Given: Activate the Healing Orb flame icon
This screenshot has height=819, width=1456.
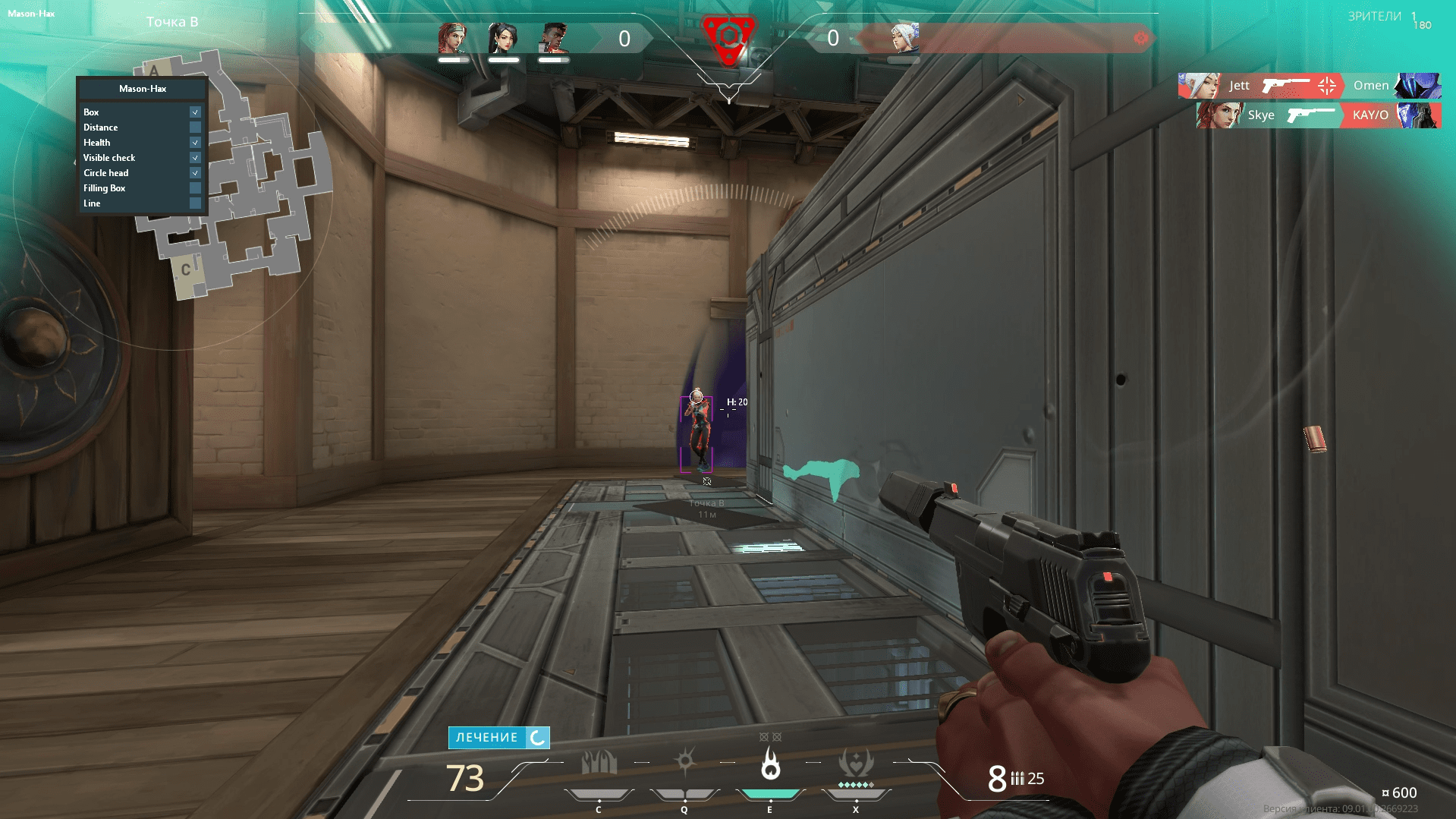Looking at the screenshot, I should [x=770, y=764].
